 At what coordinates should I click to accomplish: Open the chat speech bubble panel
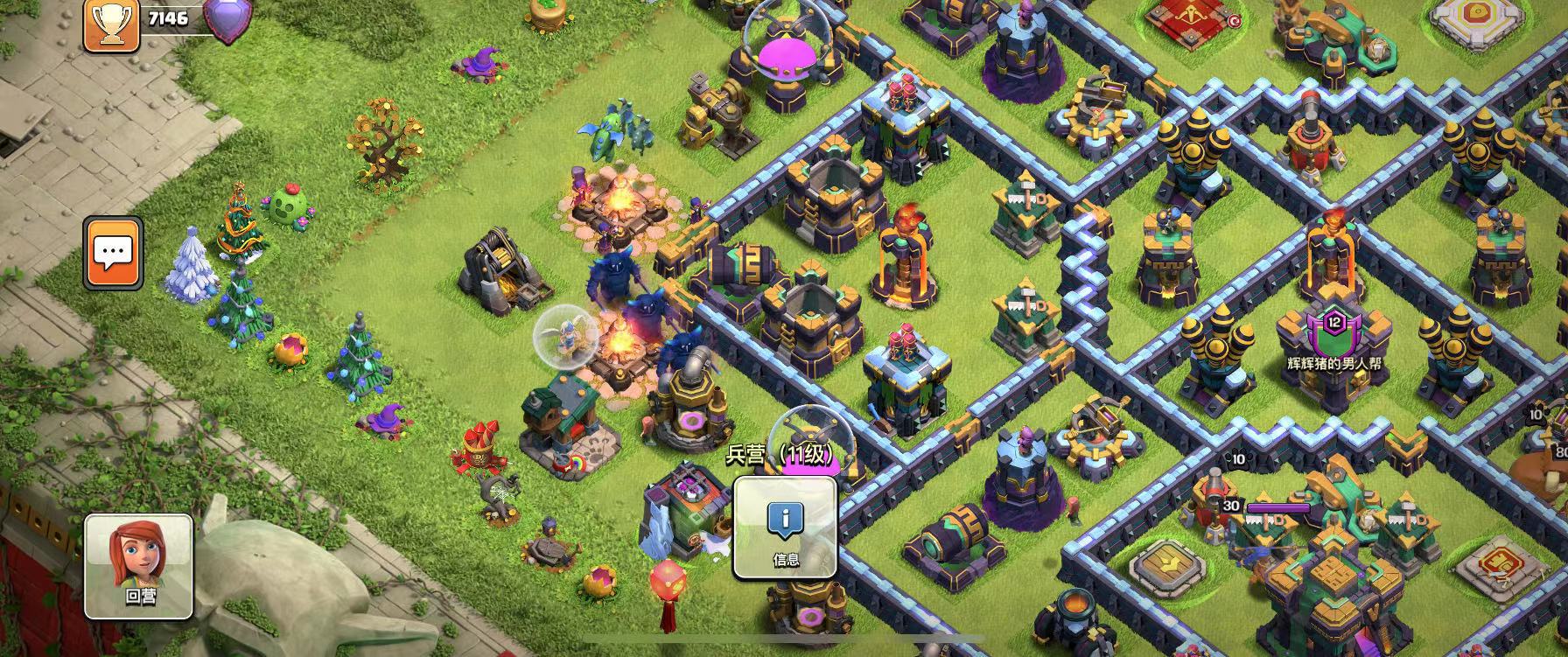[x=113, y=254]
